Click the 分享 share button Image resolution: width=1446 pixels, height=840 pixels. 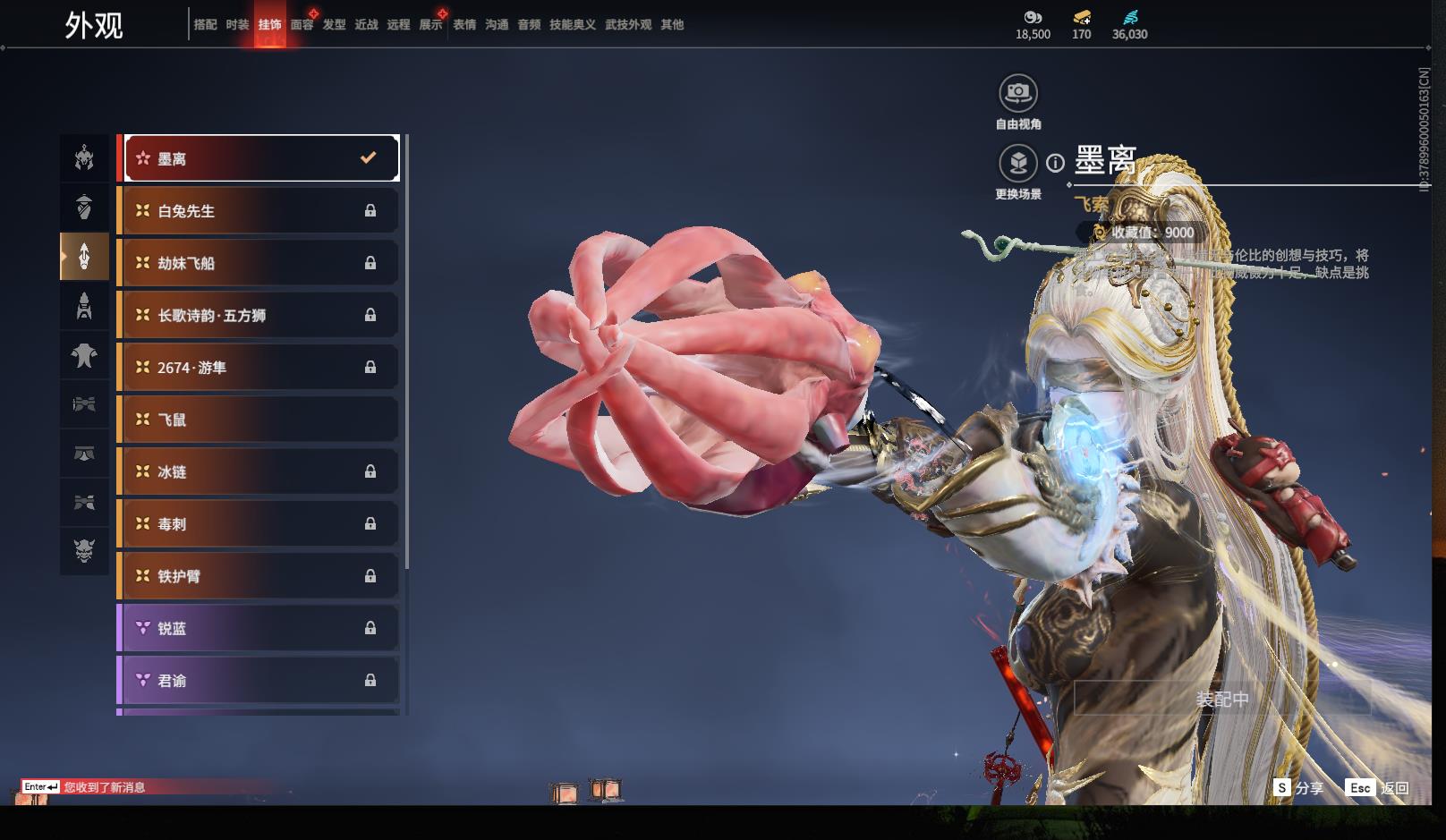coord(1298,788)
